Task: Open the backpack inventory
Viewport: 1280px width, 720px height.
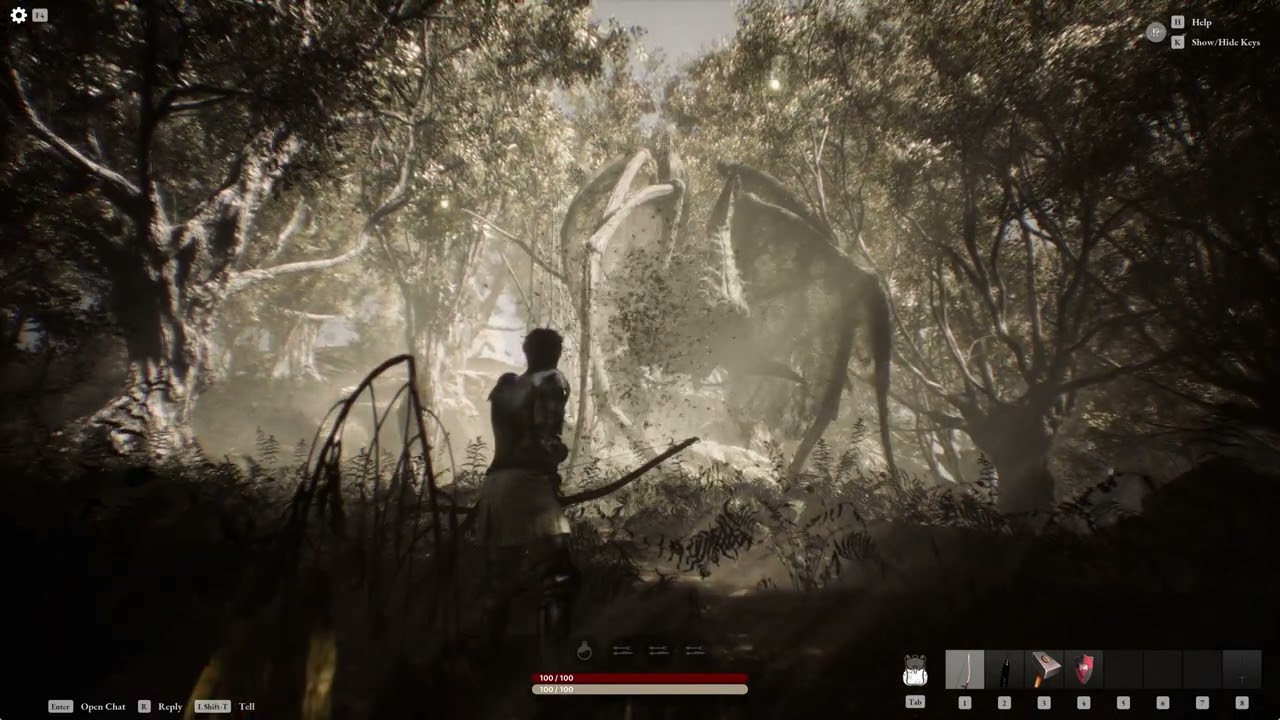Action: pos(915,670)
